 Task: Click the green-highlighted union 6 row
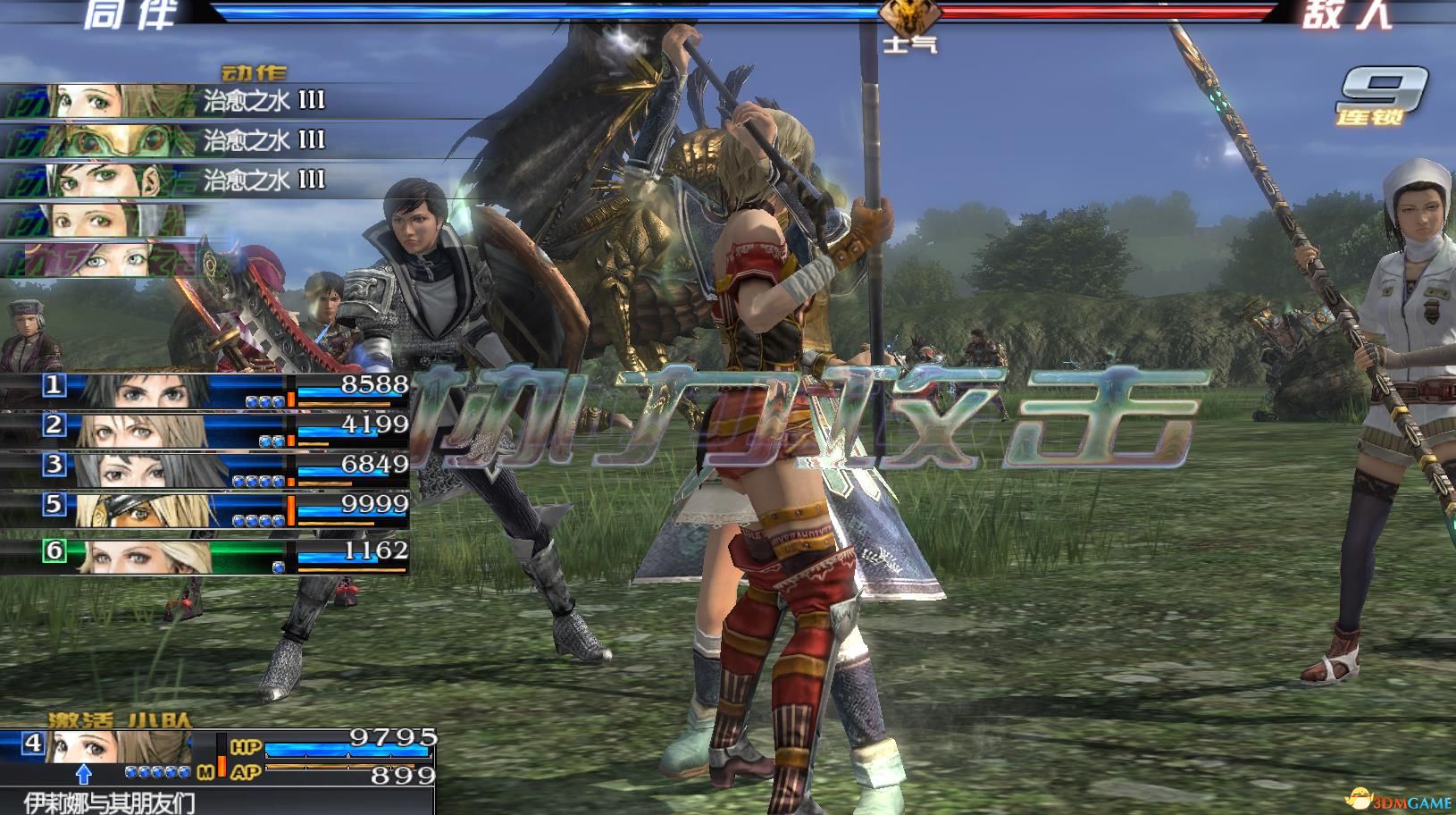[205, 554]
